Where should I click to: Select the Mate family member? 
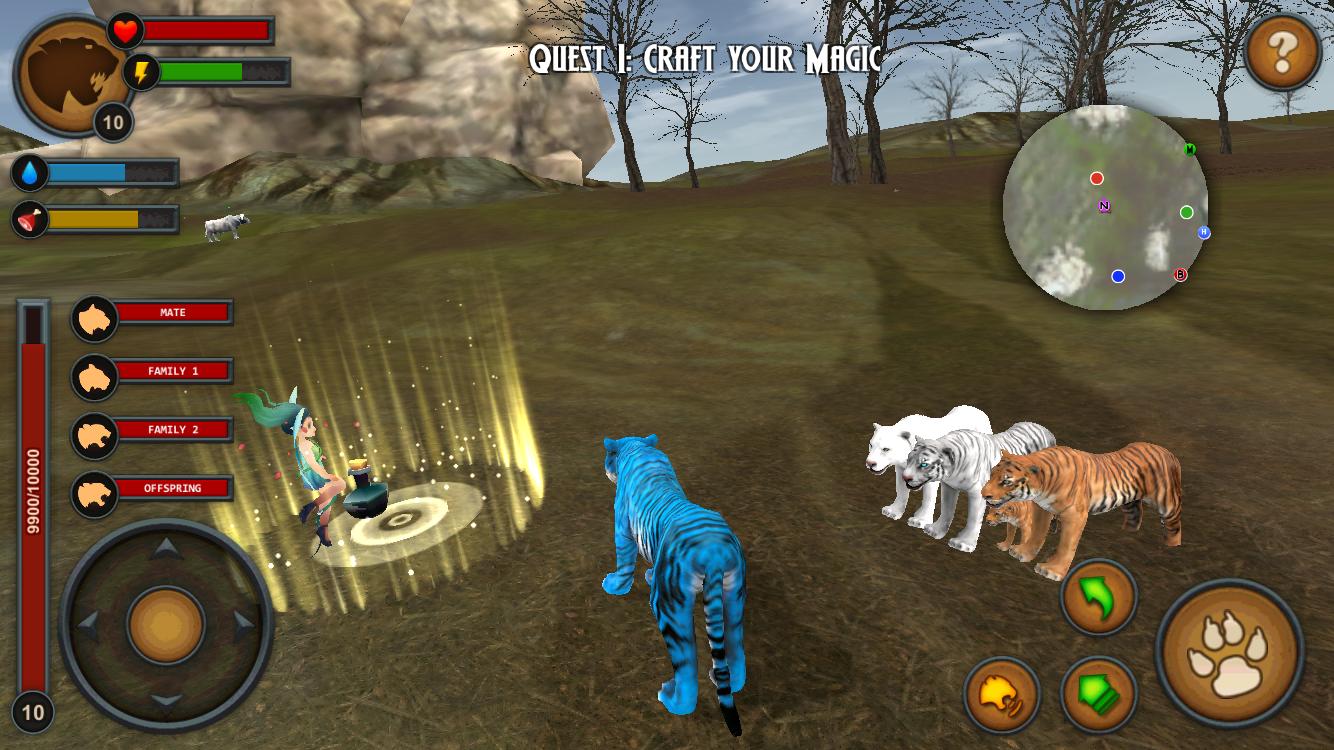[x=153, y=314]
